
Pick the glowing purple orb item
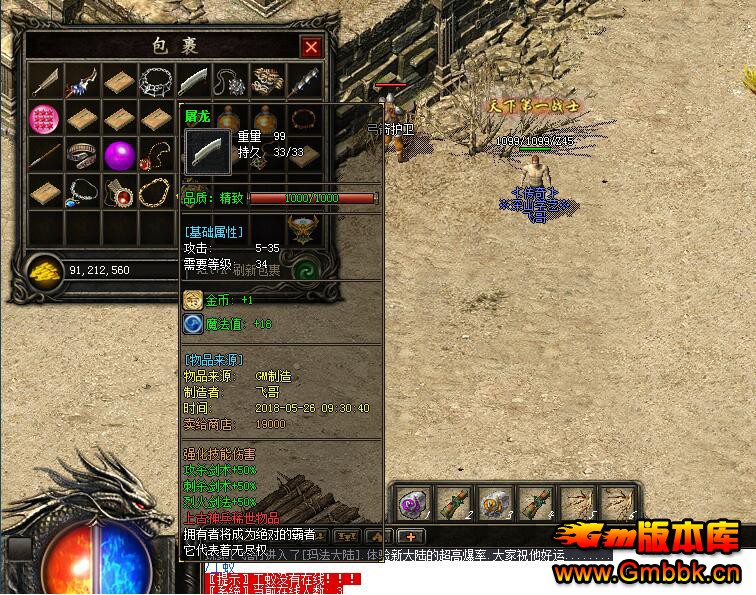pos(120,155)
